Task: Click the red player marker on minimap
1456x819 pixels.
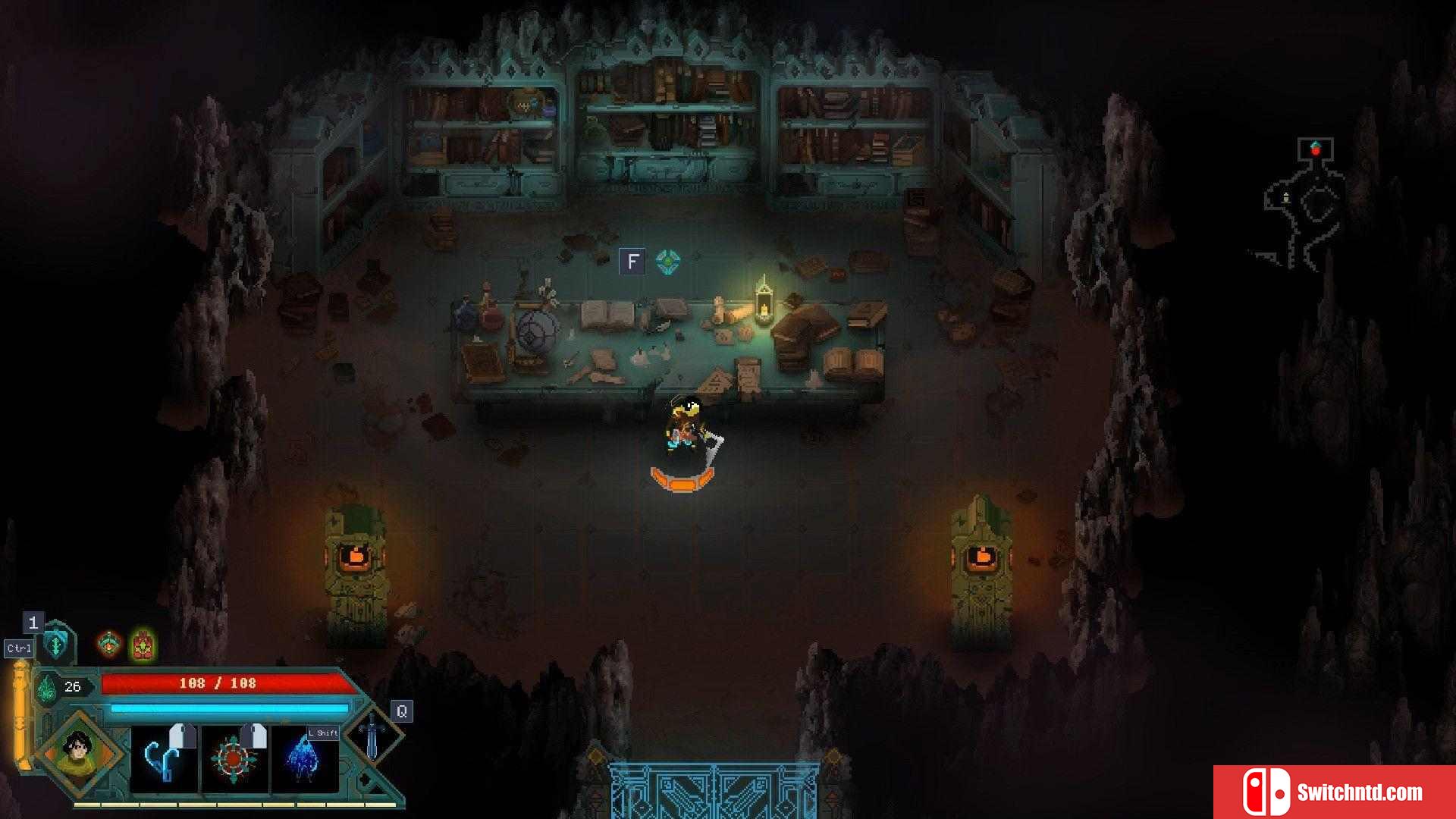Action: pyautogui.click(x=1316, y=149)
